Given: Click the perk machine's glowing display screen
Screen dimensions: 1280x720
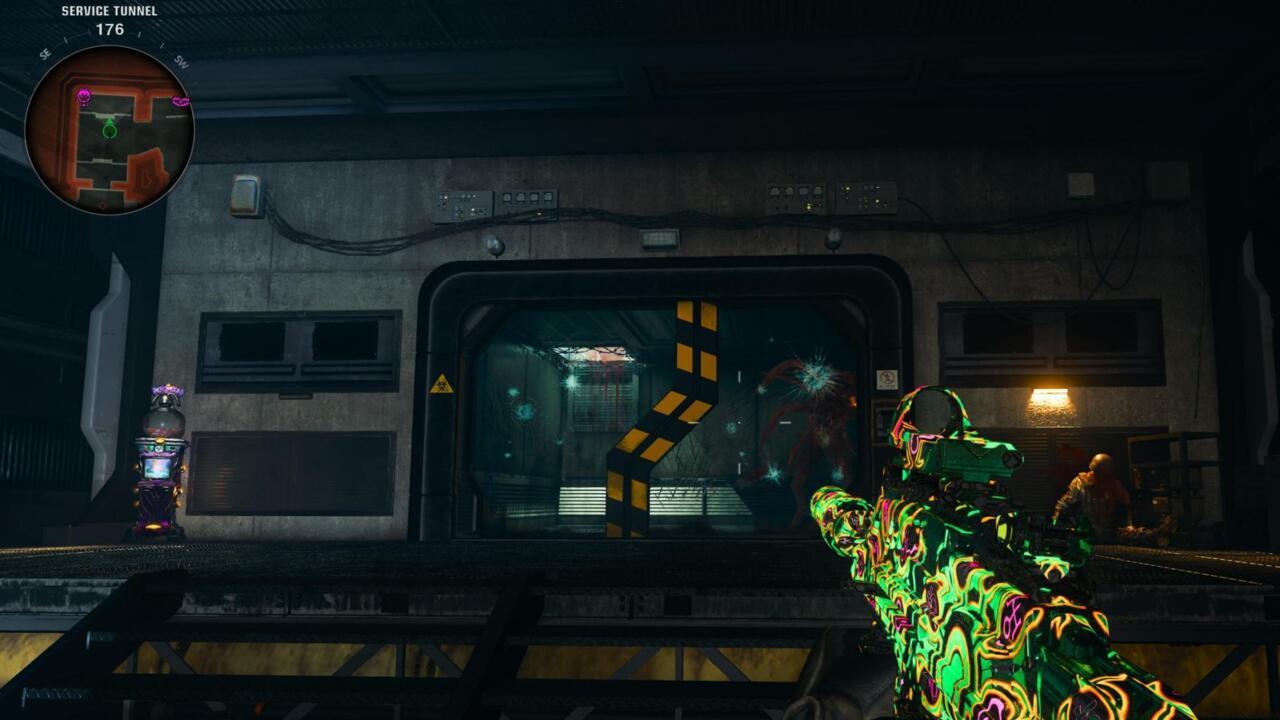Looking at the screenshot, I should tap(160, 470).
